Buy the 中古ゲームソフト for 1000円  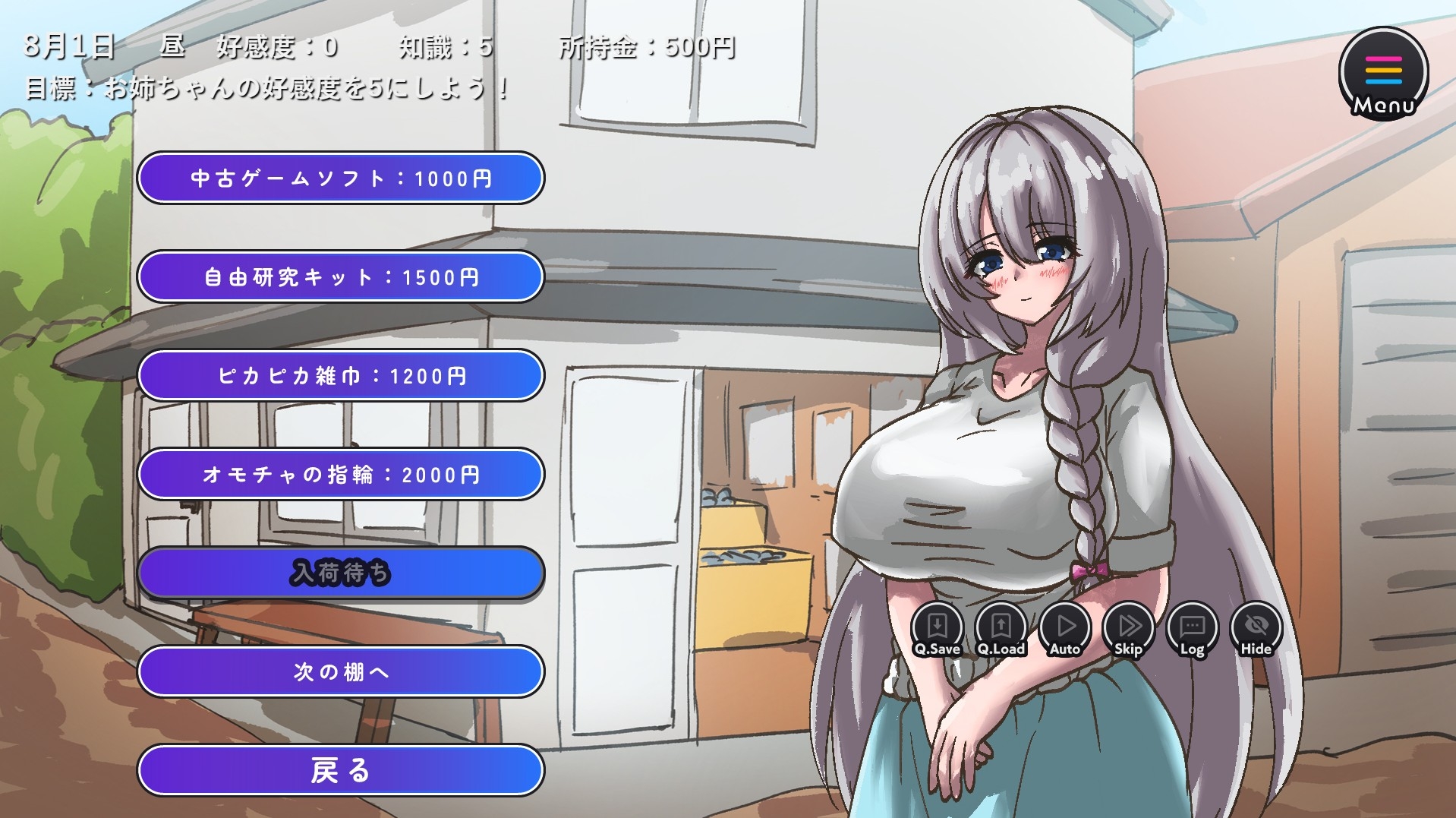pyautogui.click(x=339, y=178)
